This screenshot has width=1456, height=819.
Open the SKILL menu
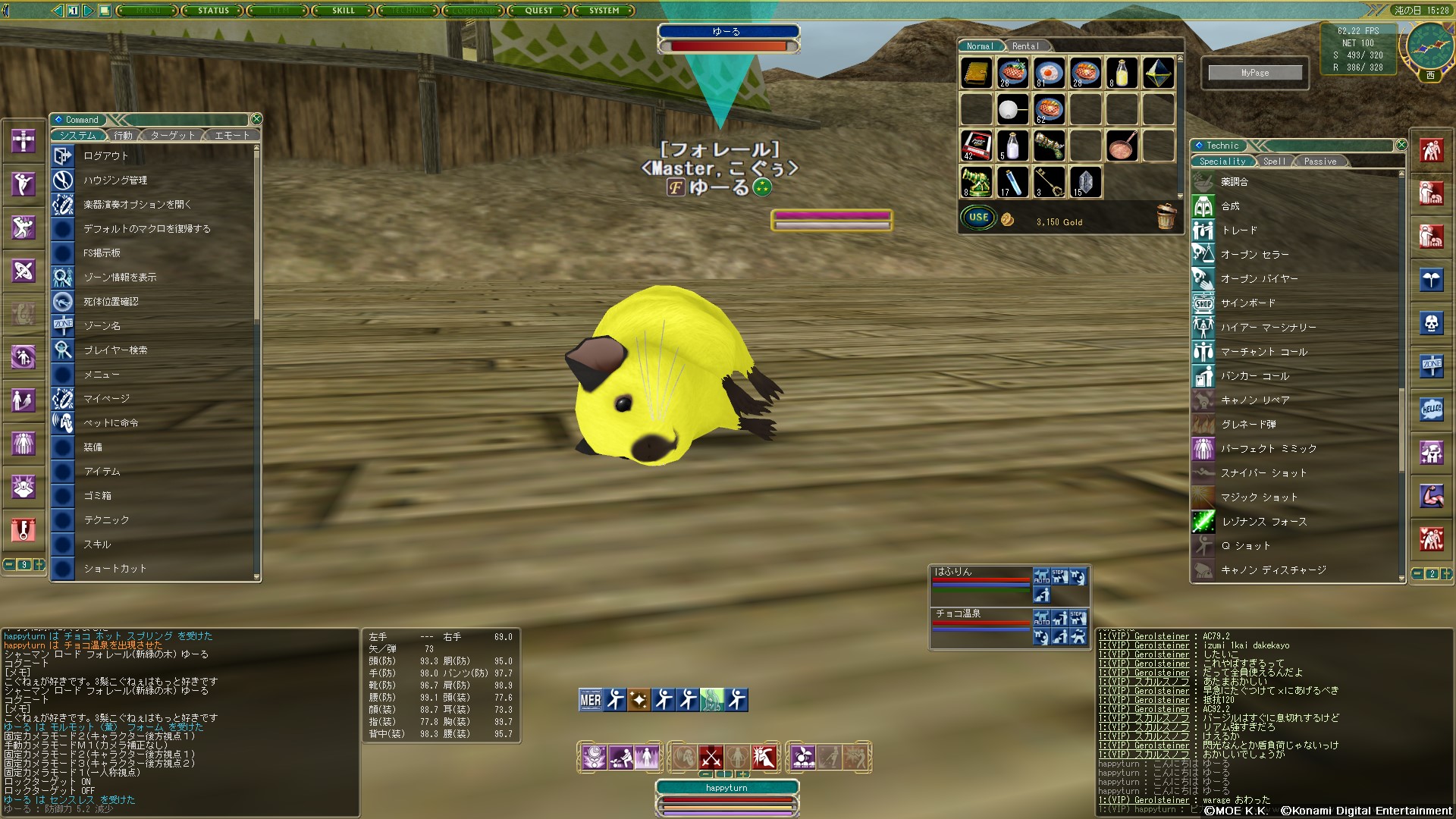(x=343, y=11)
